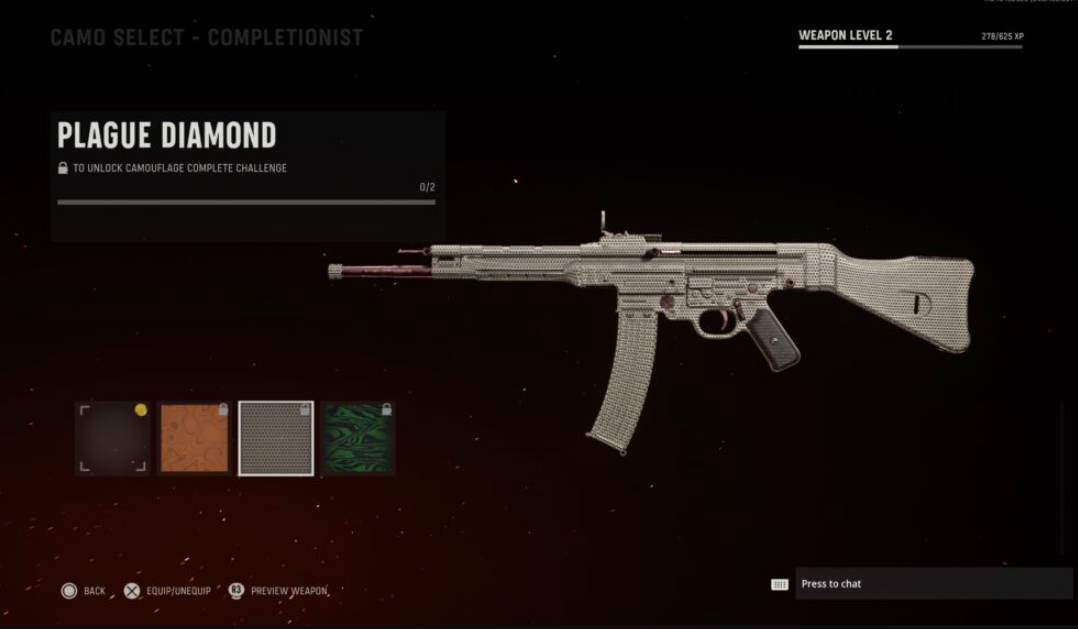Select the empty no-camo tile
The image size is (1078, 629).
[x=112, y=438]
